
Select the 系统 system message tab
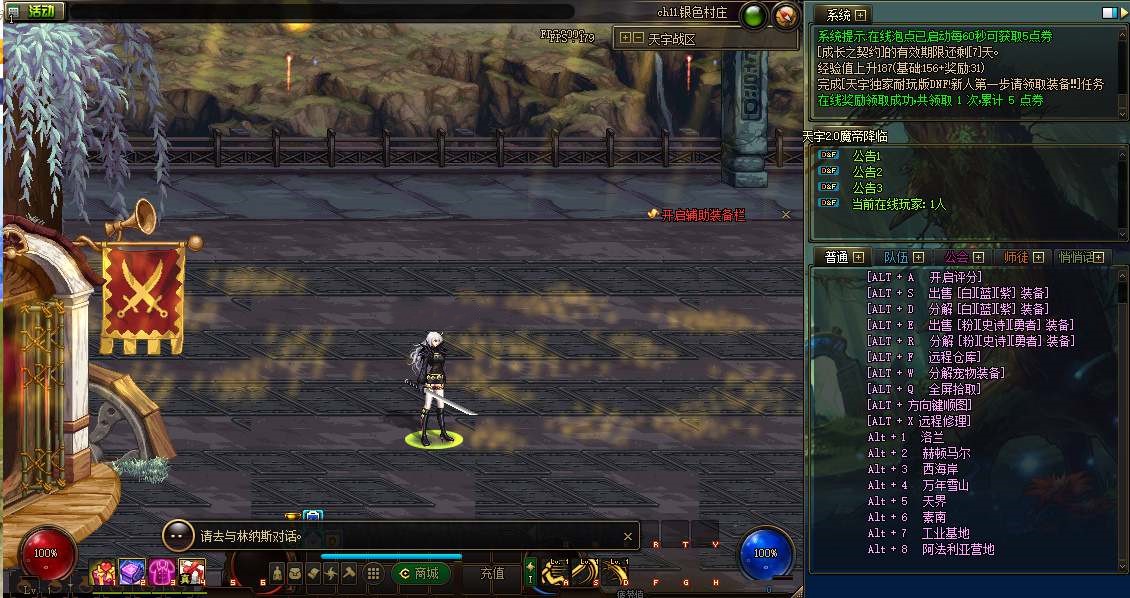click(x=840, y=15)
